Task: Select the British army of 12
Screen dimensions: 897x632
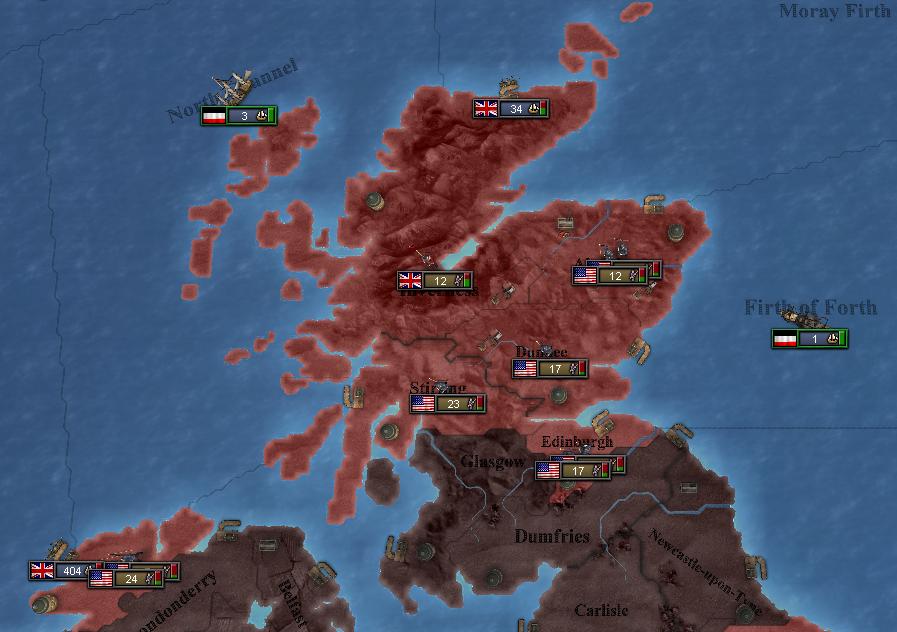Action: (435, 281)
